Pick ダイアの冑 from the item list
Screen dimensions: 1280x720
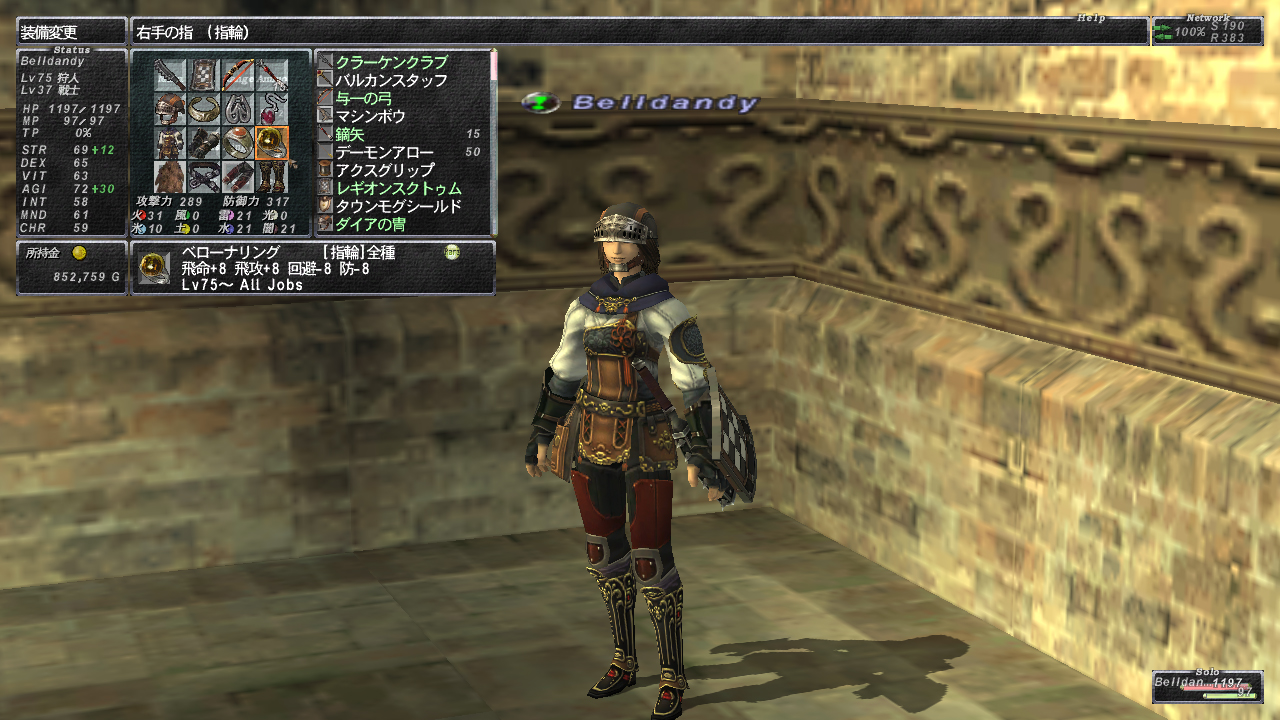[370, 224]
